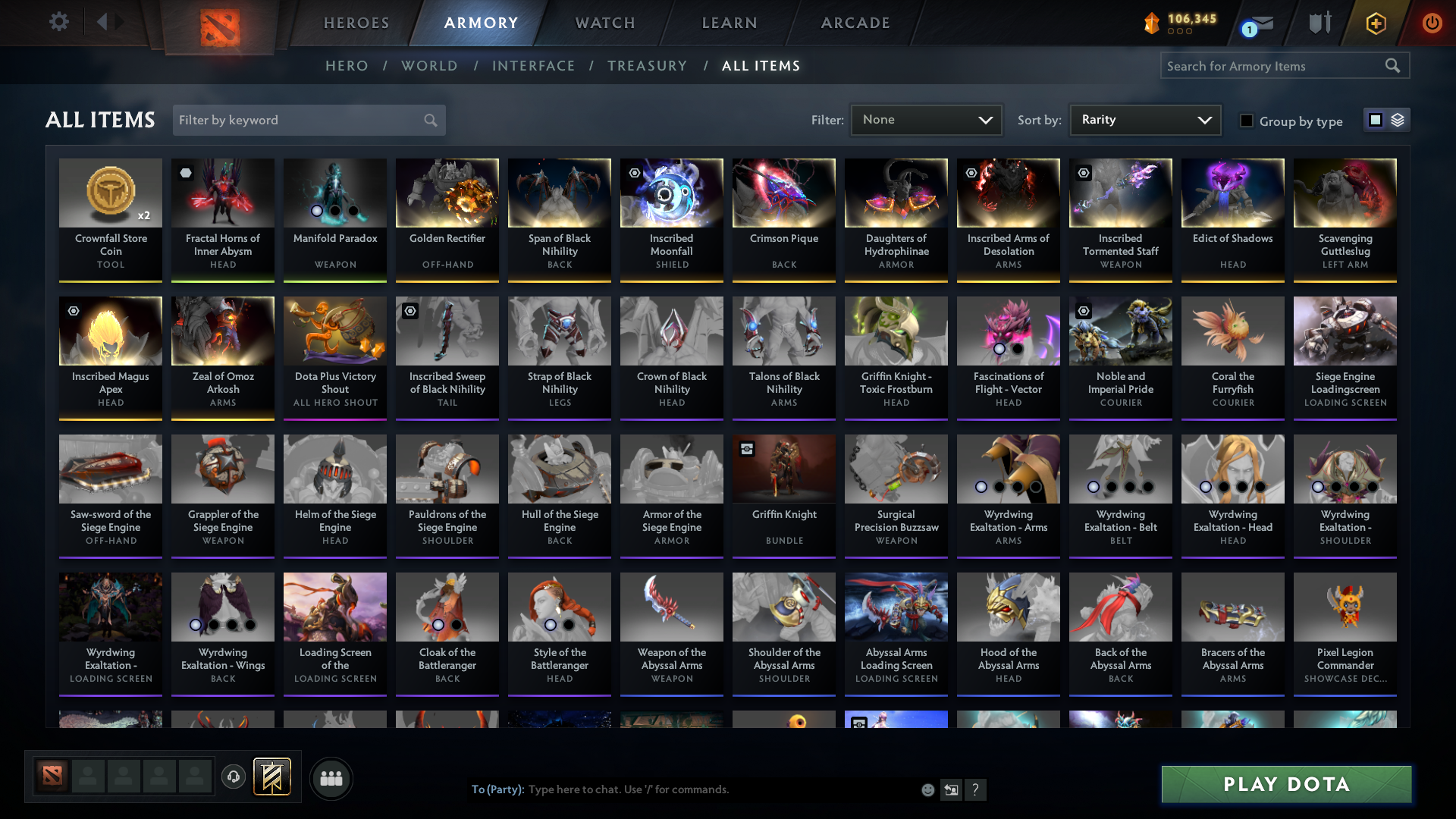Open the Sort by Rarity dropdown
The image size is (1456, 819).
tap(1145, 120)
